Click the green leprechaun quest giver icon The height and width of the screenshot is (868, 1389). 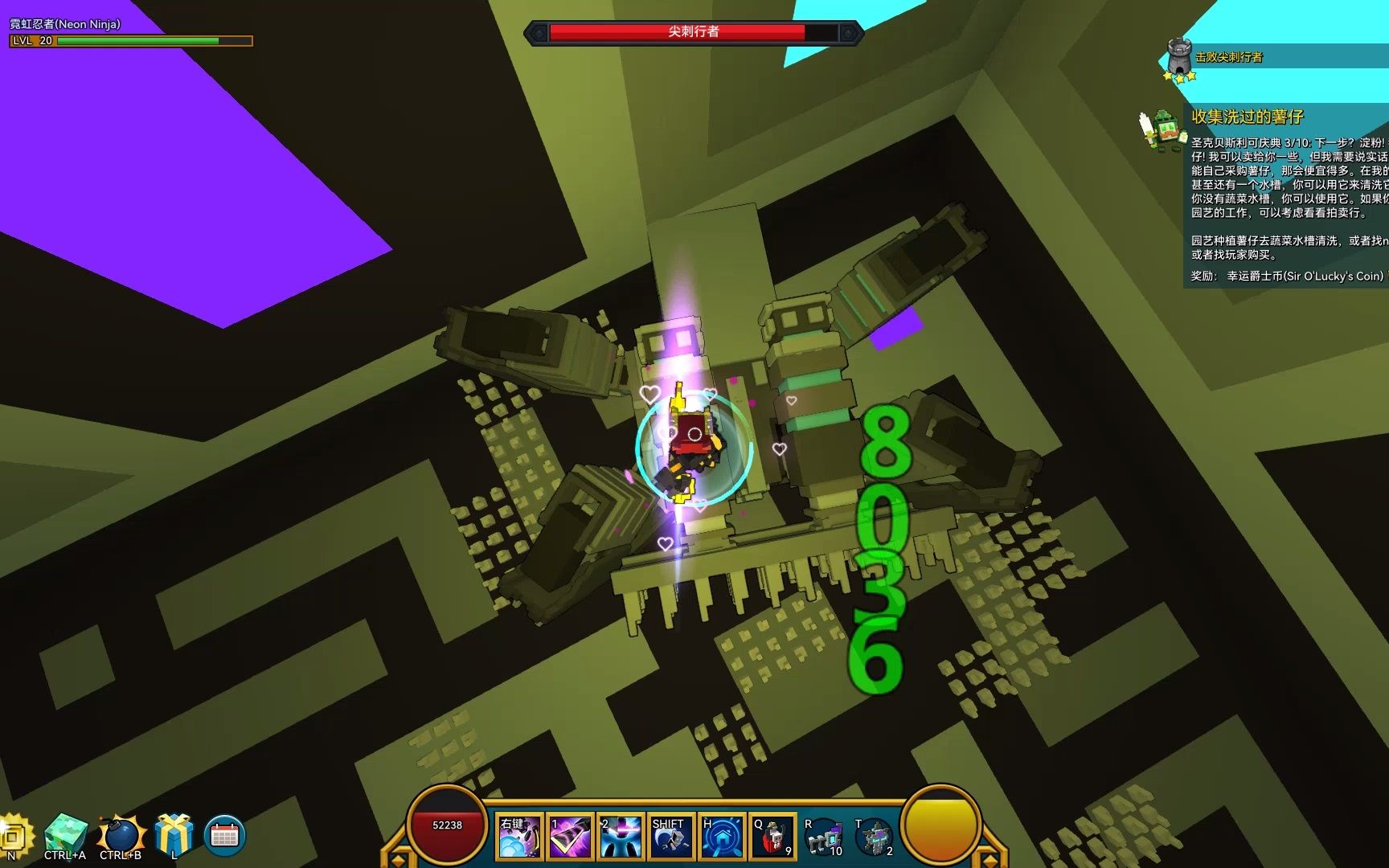(x=1163, y=129)
